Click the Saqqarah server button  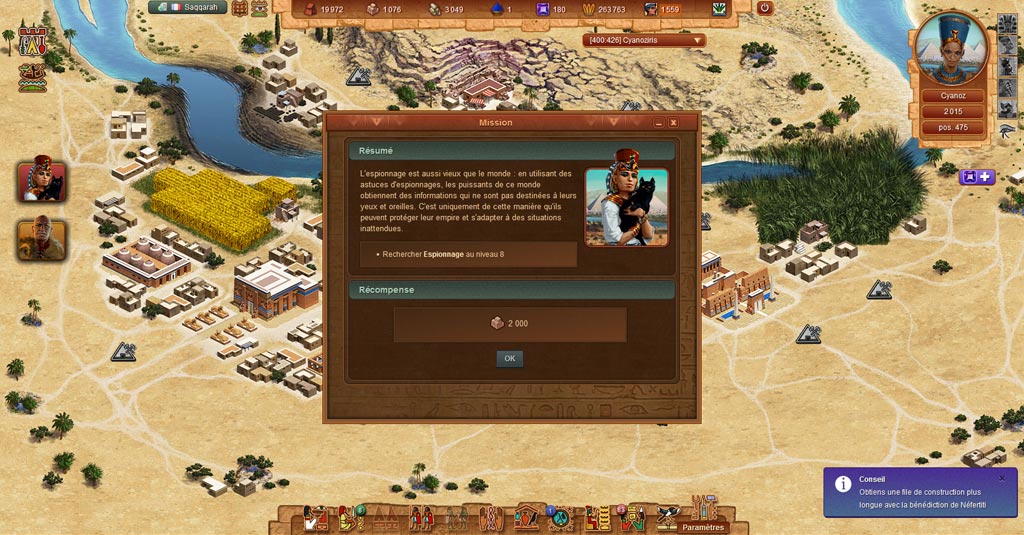click(187, 8)
